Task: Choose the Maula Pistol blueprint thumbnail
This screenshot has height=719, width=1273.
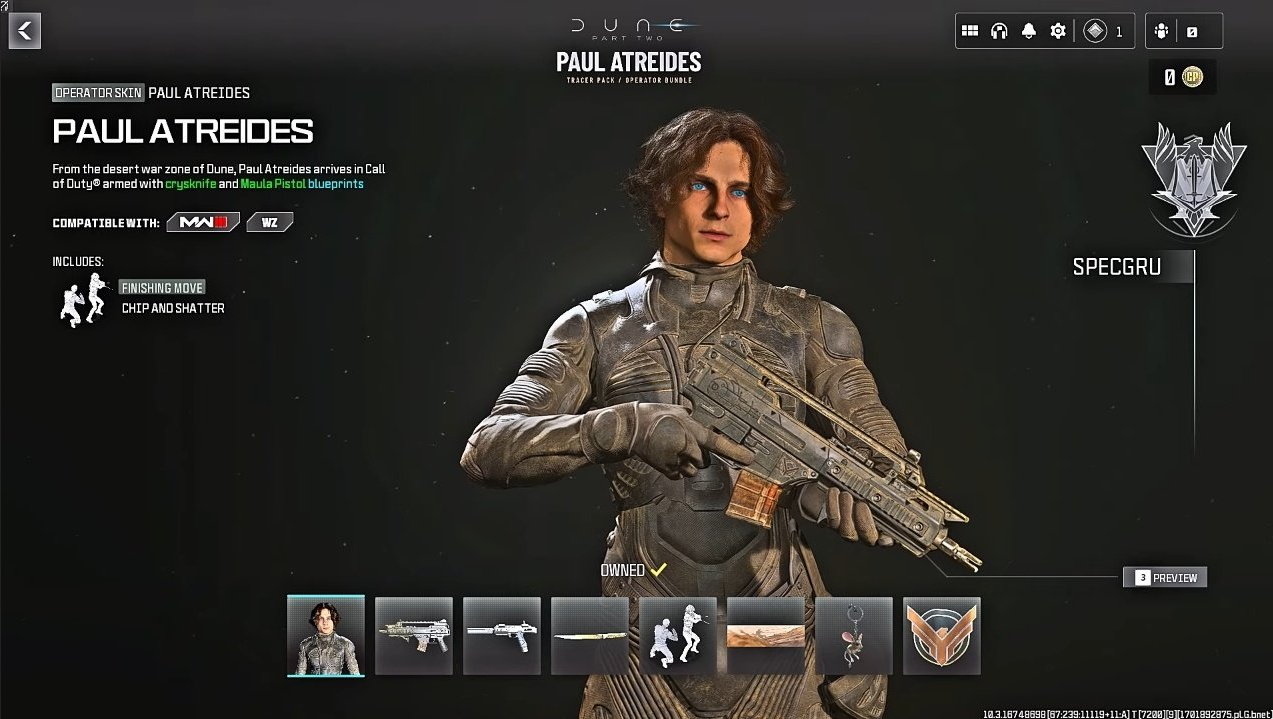Action: click(502, 636)
